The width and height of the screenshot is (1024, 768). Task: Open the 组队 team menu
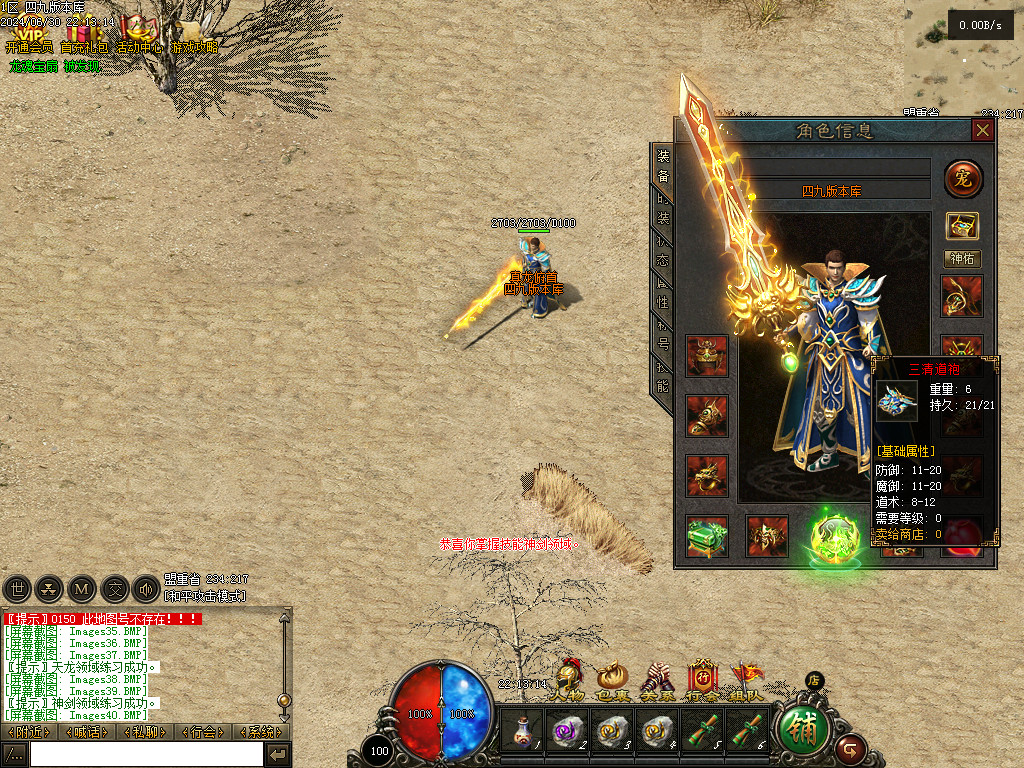click(747, 680)
